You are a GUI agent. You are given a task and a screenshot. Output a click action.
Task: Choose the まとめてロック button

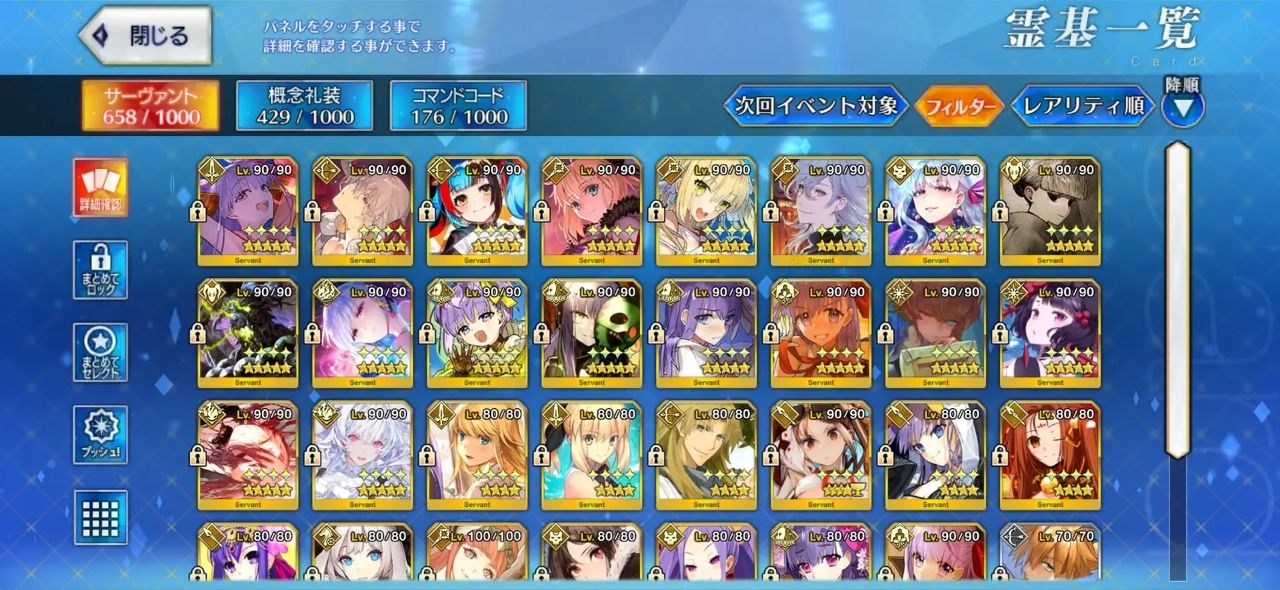pyautogui.click(x=101, y=269)
